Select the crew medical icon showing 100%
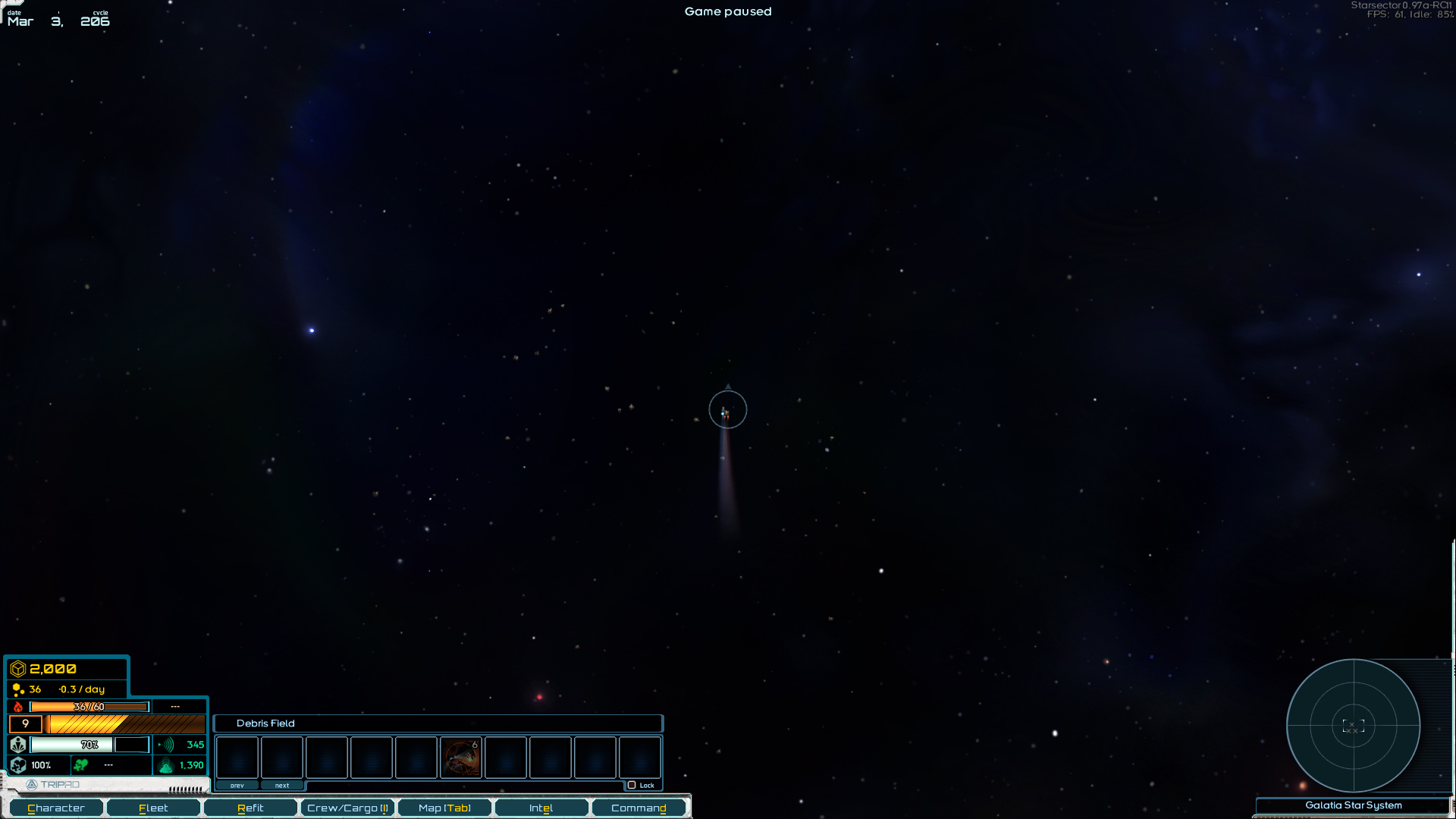The image size is (1456, 819). click(x=18, y=765)
